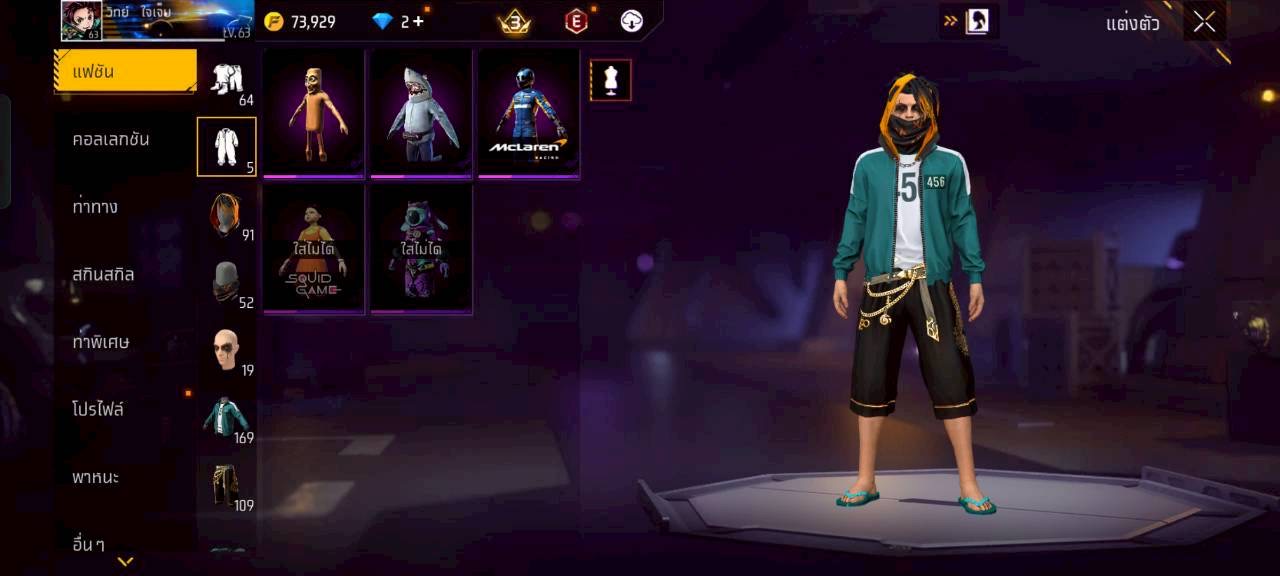Choose the black shorts bottoms category
Screen dimensions: 1280x576
point(227,486)
